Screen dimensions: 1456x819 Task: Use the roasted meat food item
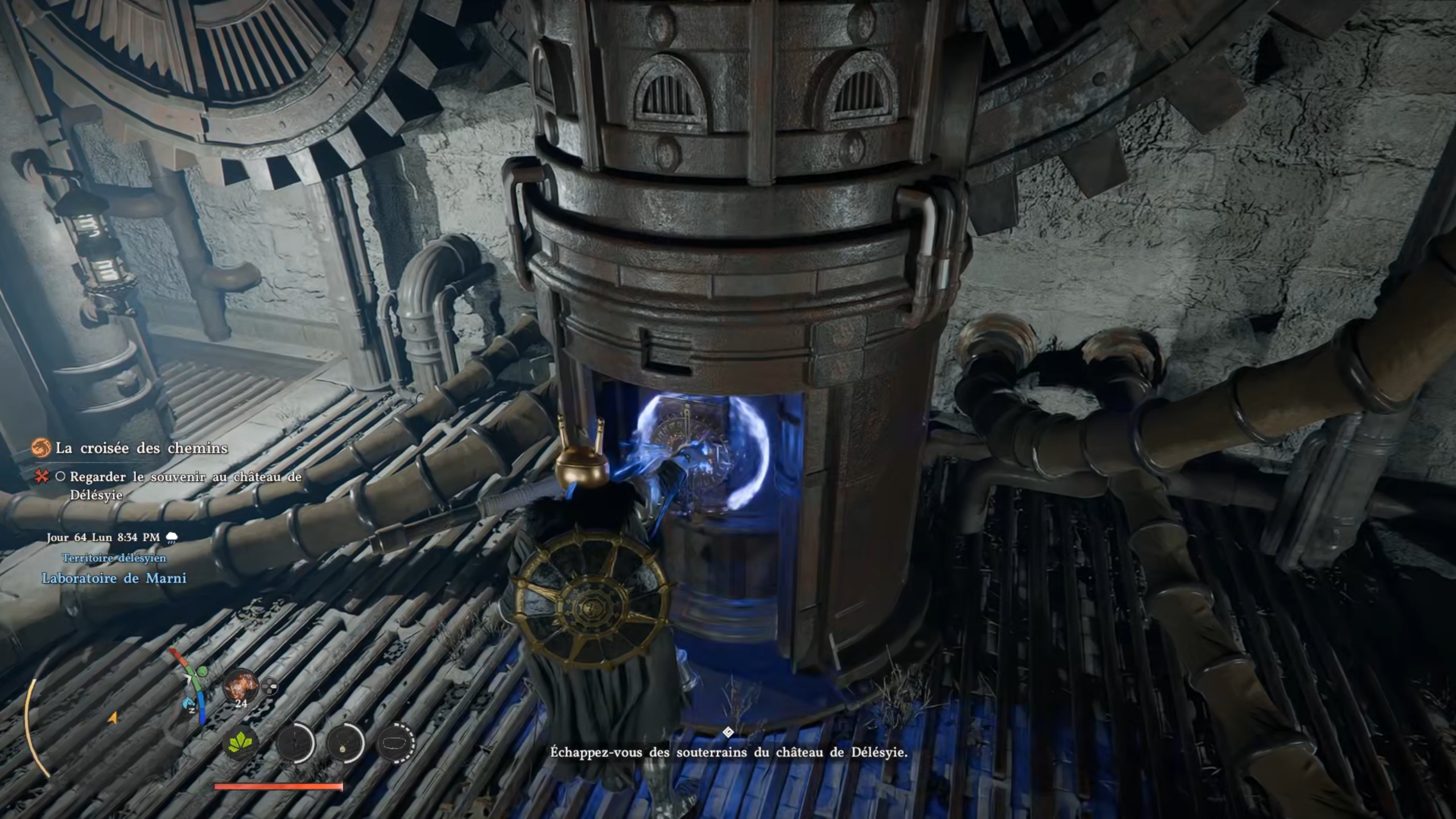click(x=241, y=686)
